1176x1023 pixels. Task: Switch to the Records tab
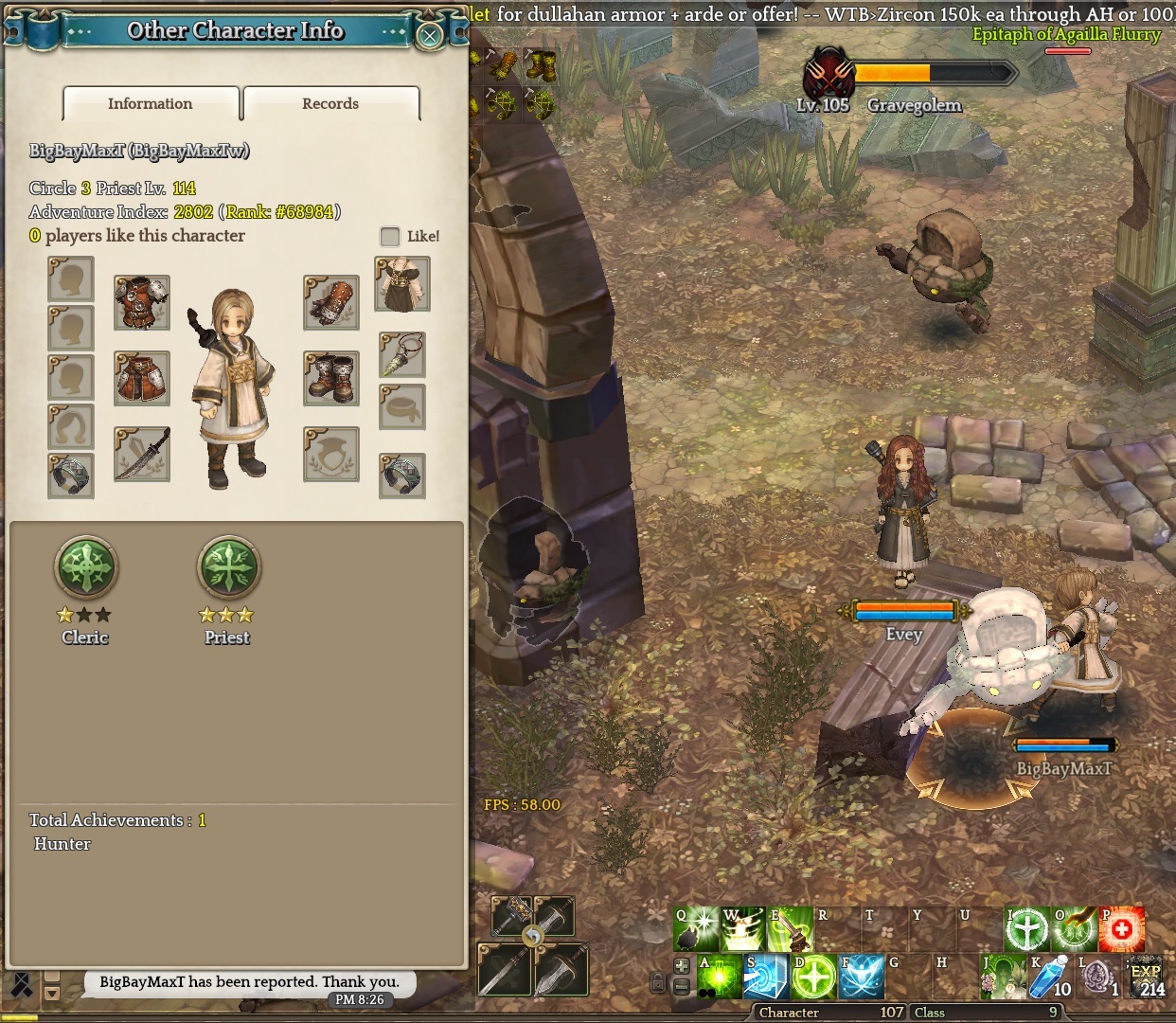[330, 104]
